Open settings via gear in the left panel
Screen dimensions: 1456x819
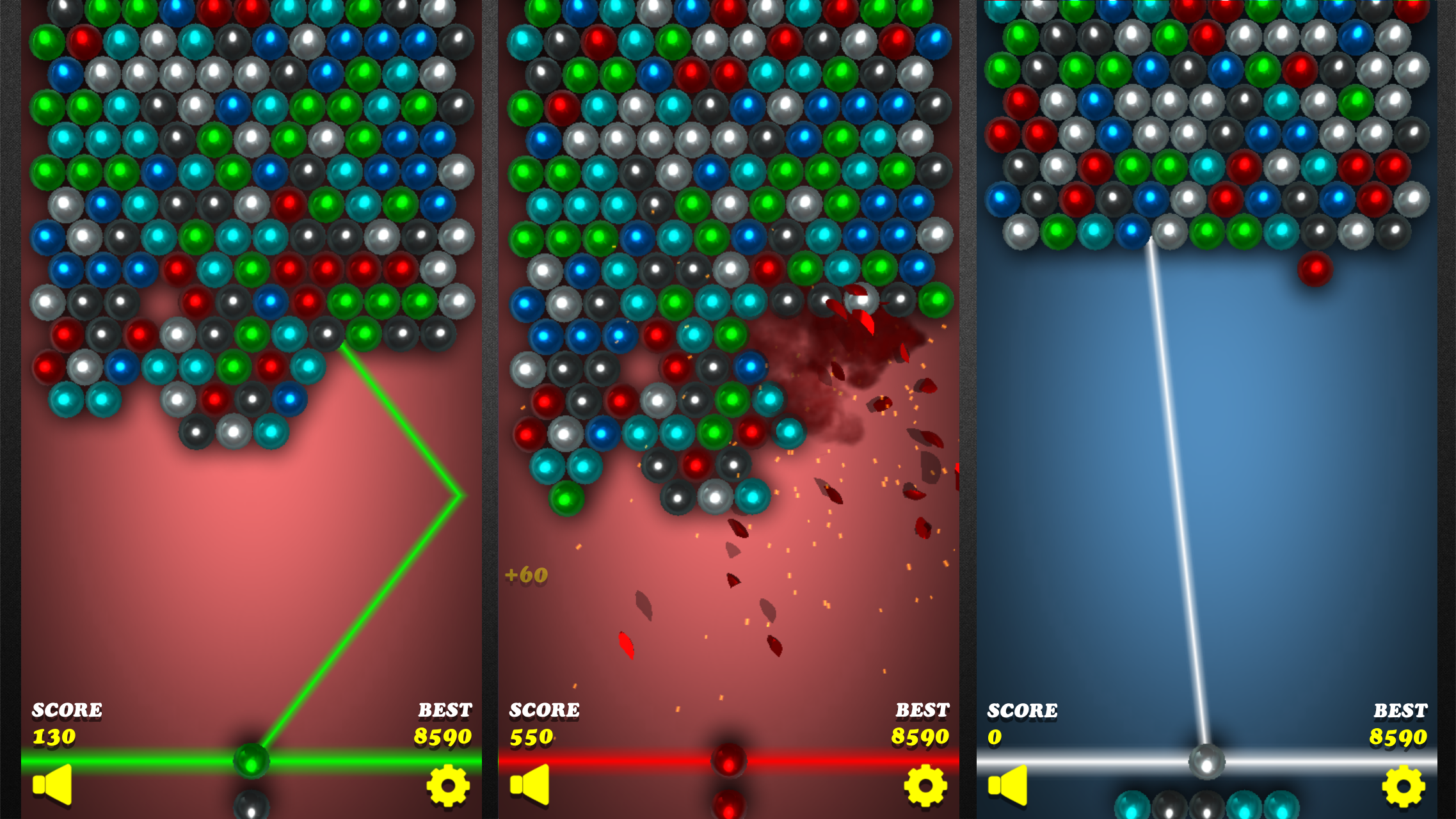[x=448, y=786]
